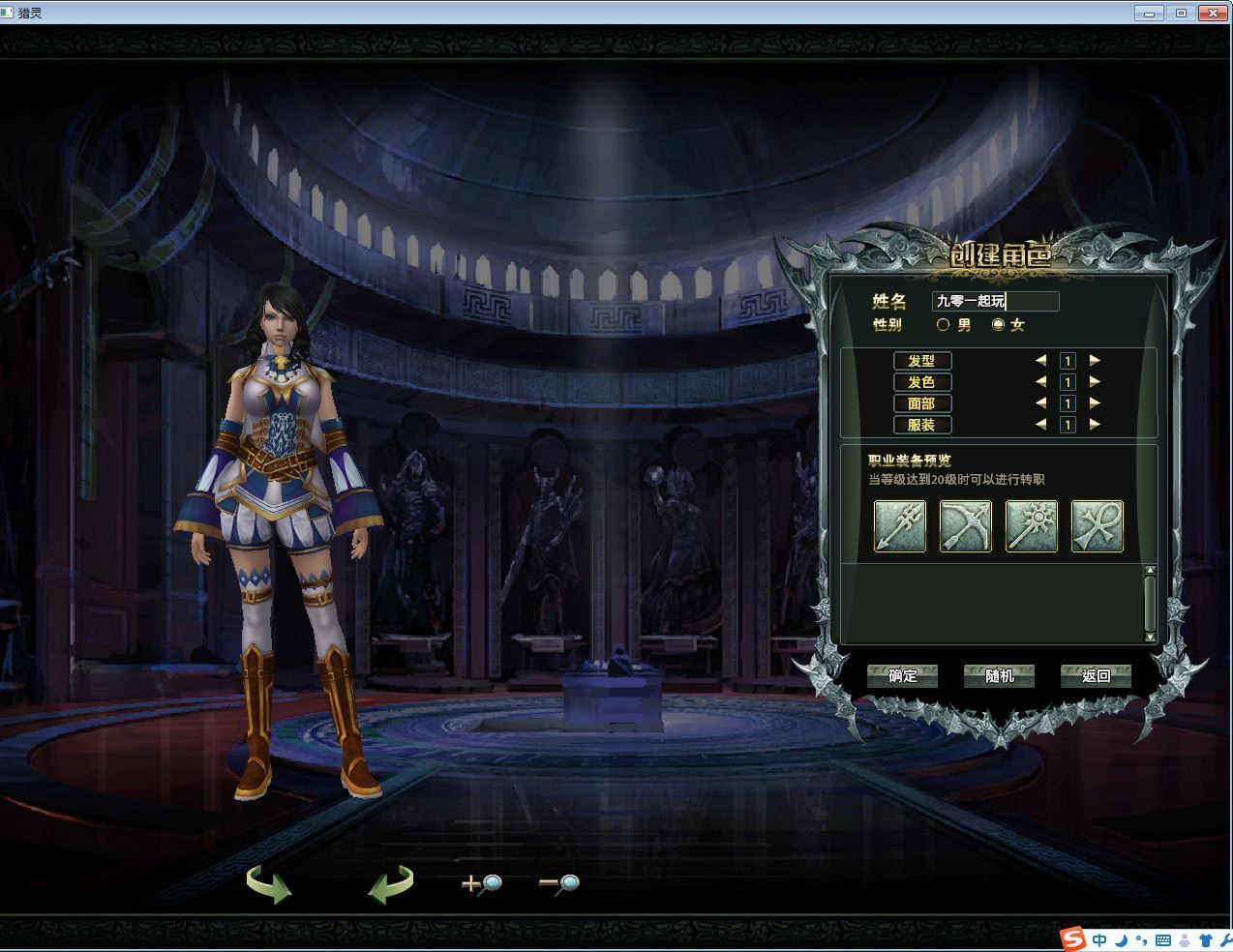
Task: Confirm character creation with 确定
Action: (x=902, y=676)
